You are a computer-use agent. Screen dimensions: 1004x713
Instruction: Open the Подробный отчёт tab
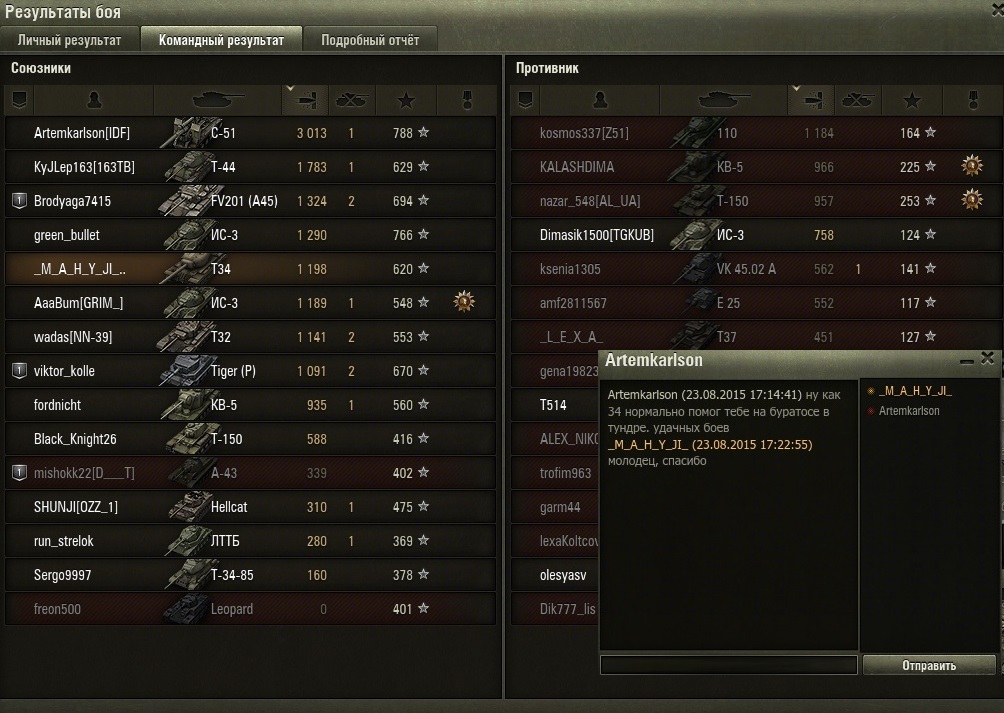tap(370, 41)
